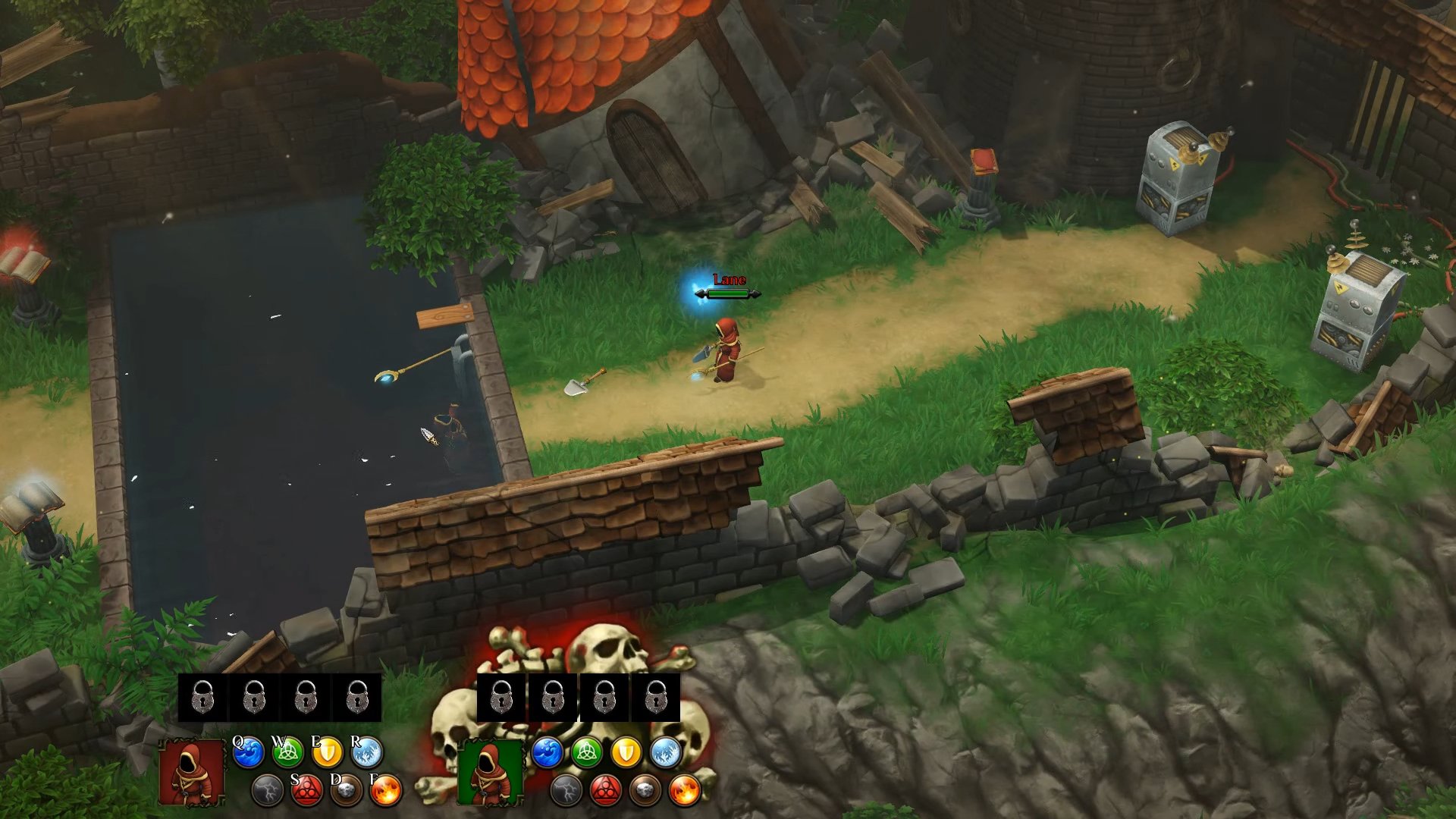Pick the green-portrait player's life element
Viewport: 1456px width, 819px height.
click(x=587, y=753)
